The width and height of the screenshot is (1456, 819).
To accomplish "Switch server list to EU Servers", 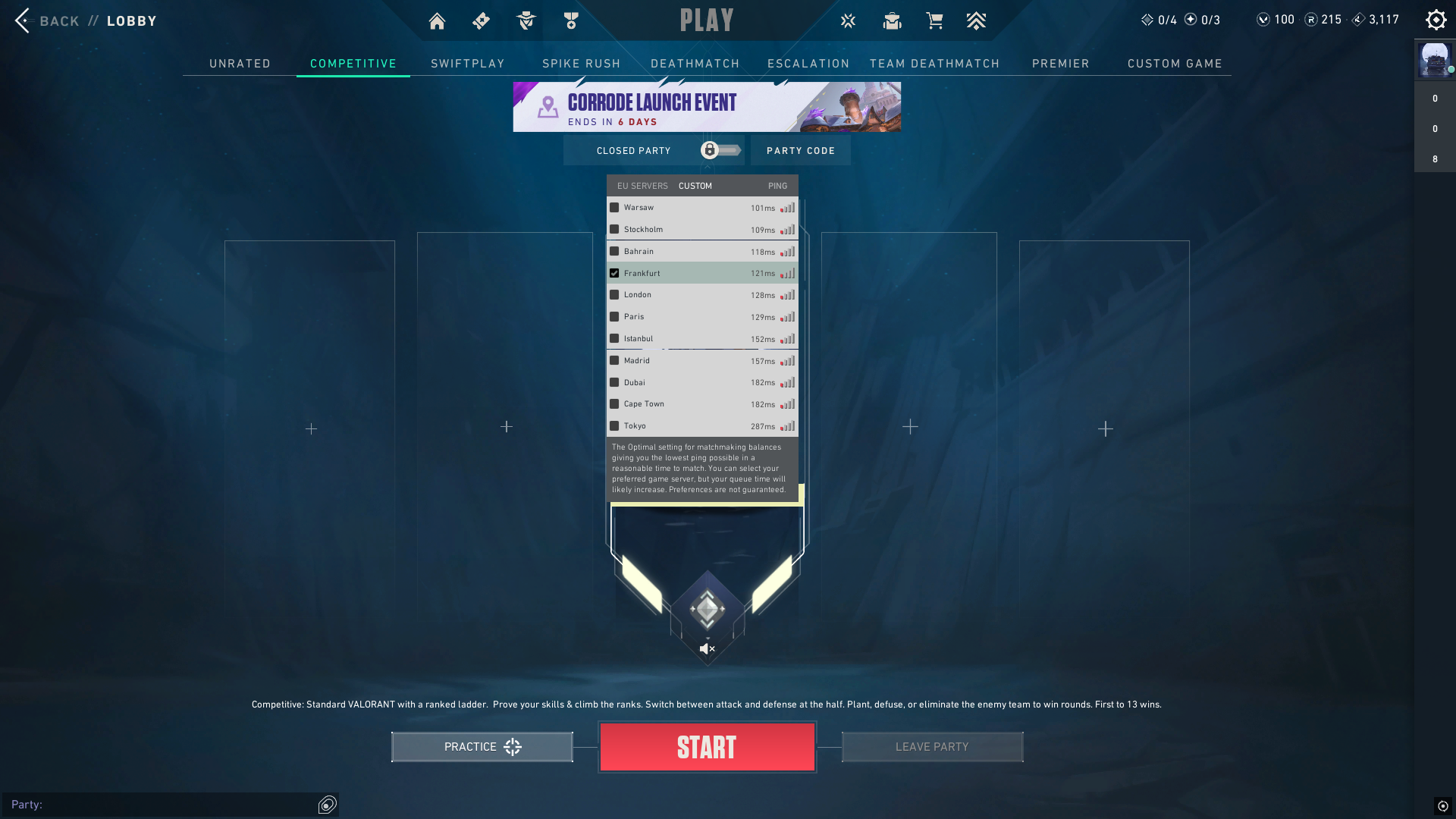I will (x=642, y=186).
